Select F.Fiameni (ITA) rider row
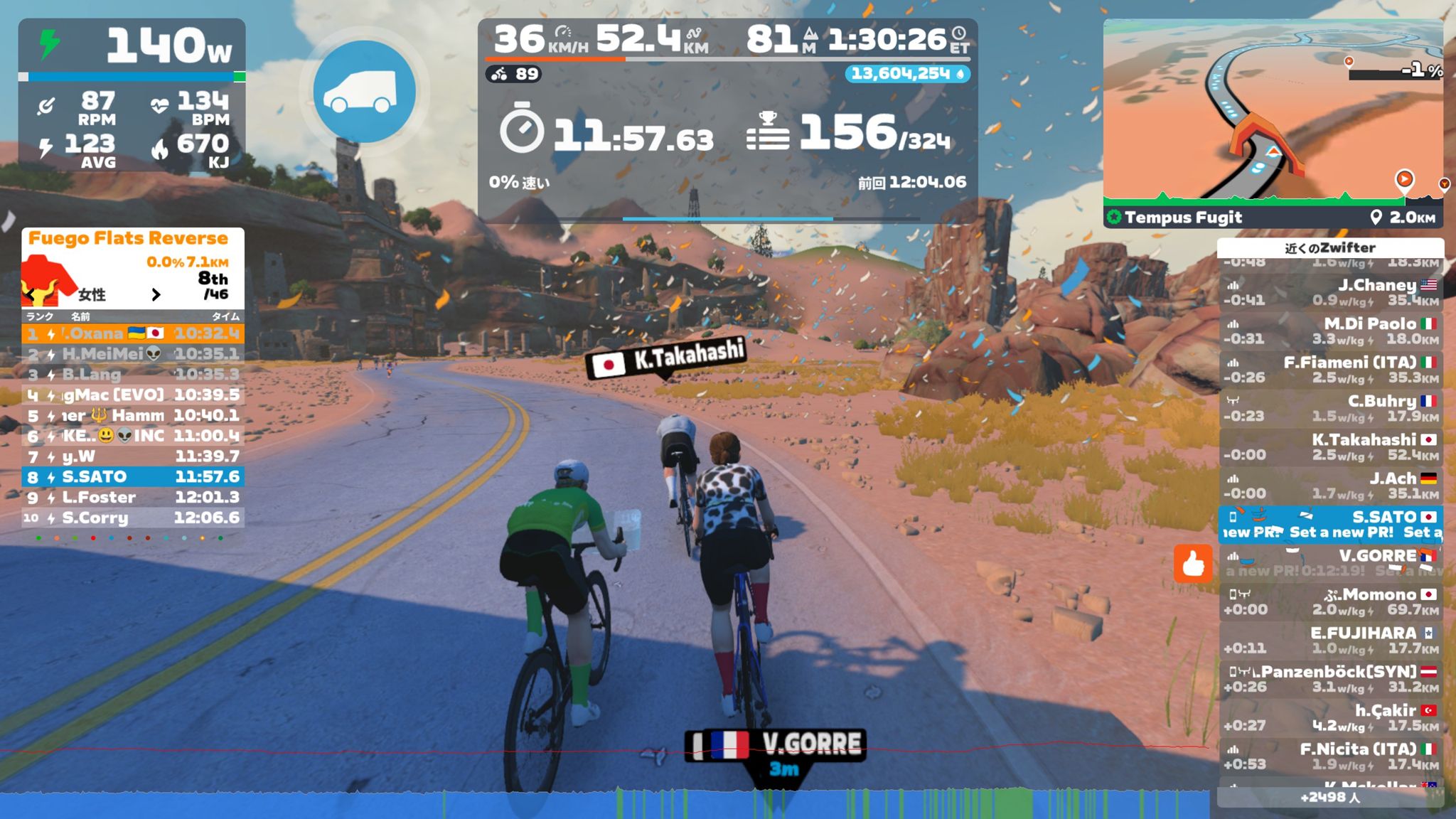The image size is (1456, 819). [1330, 370]
